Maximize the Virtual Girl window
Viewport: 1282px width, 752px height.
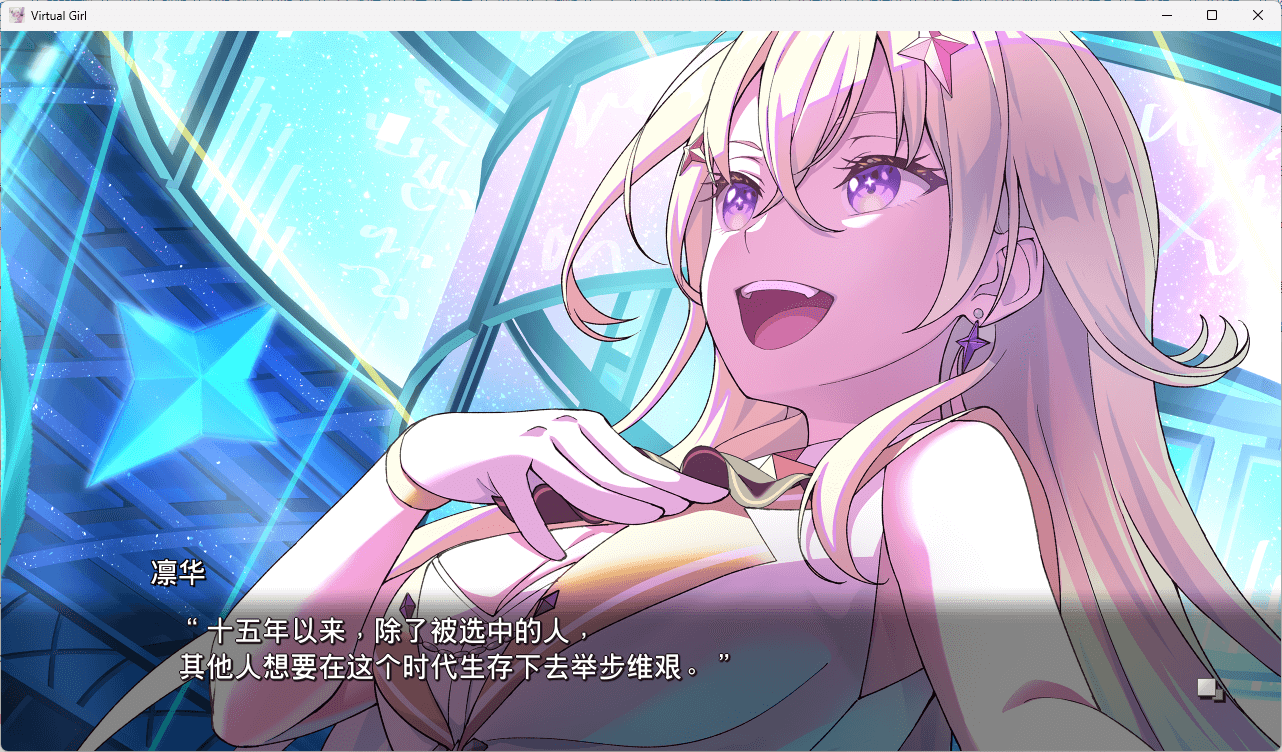[1211, 15]
